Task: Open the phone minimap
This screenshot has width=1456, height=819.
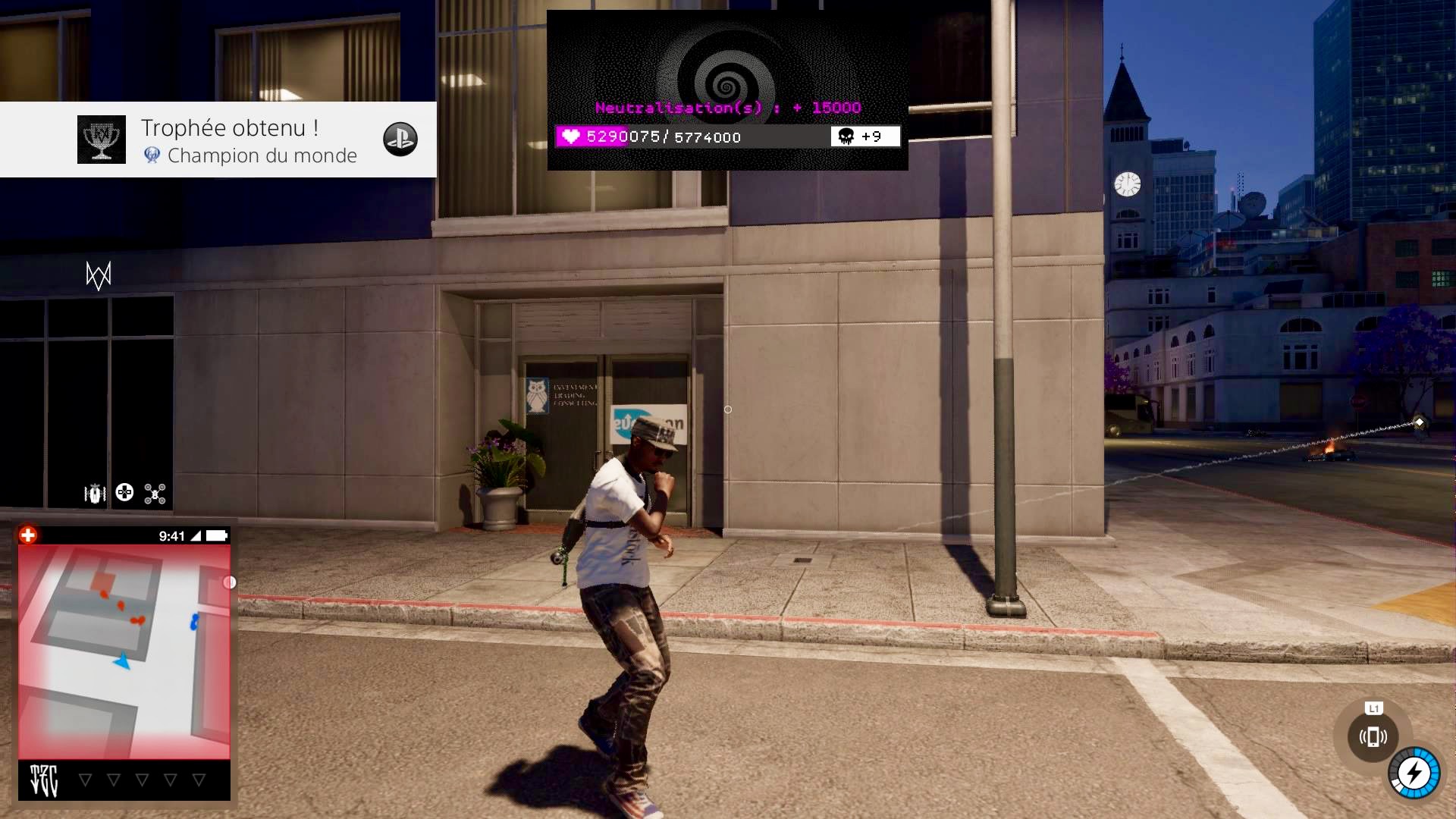Action: (124, 651)
